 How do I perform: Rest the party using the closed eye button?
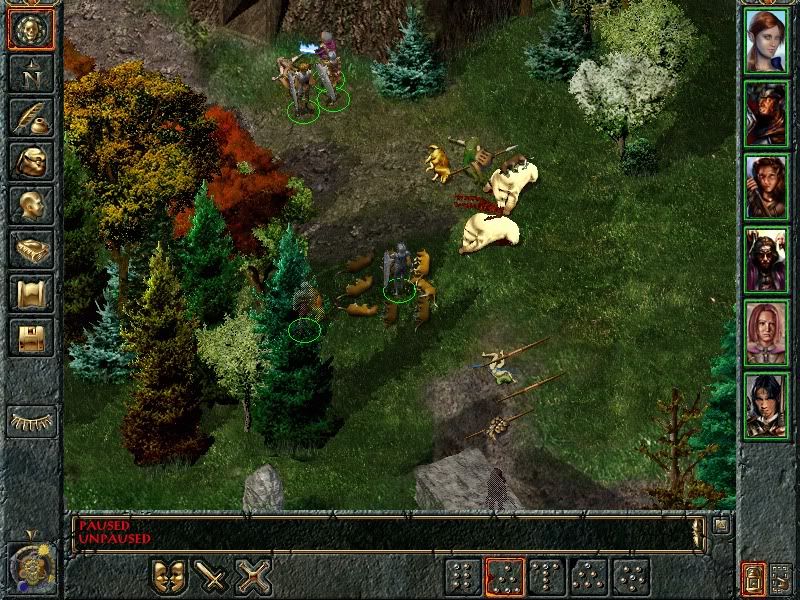pyautogui.click(x=31, y=421)
